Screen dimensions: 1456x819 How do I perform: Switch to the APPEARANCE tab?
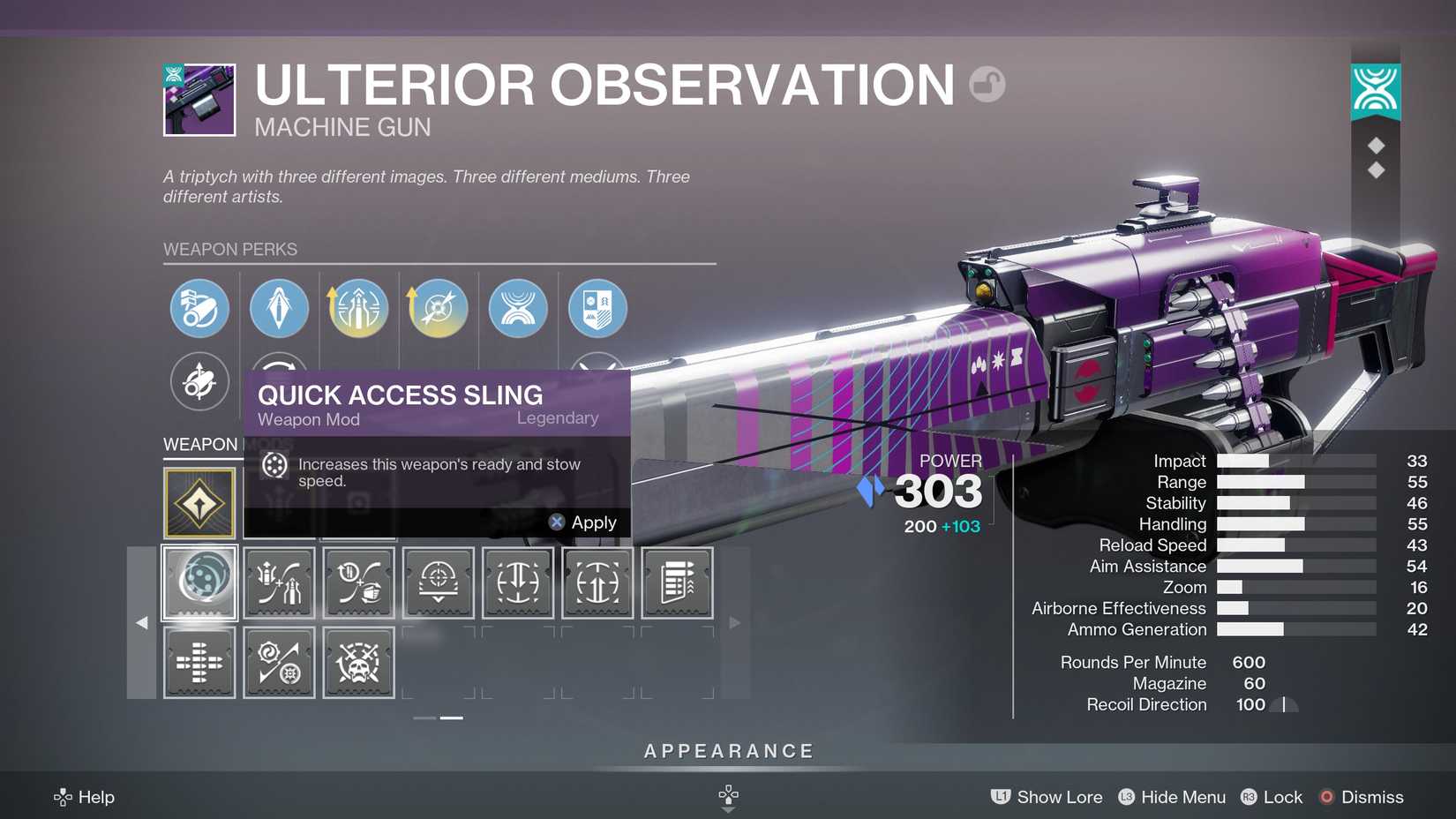727,751
